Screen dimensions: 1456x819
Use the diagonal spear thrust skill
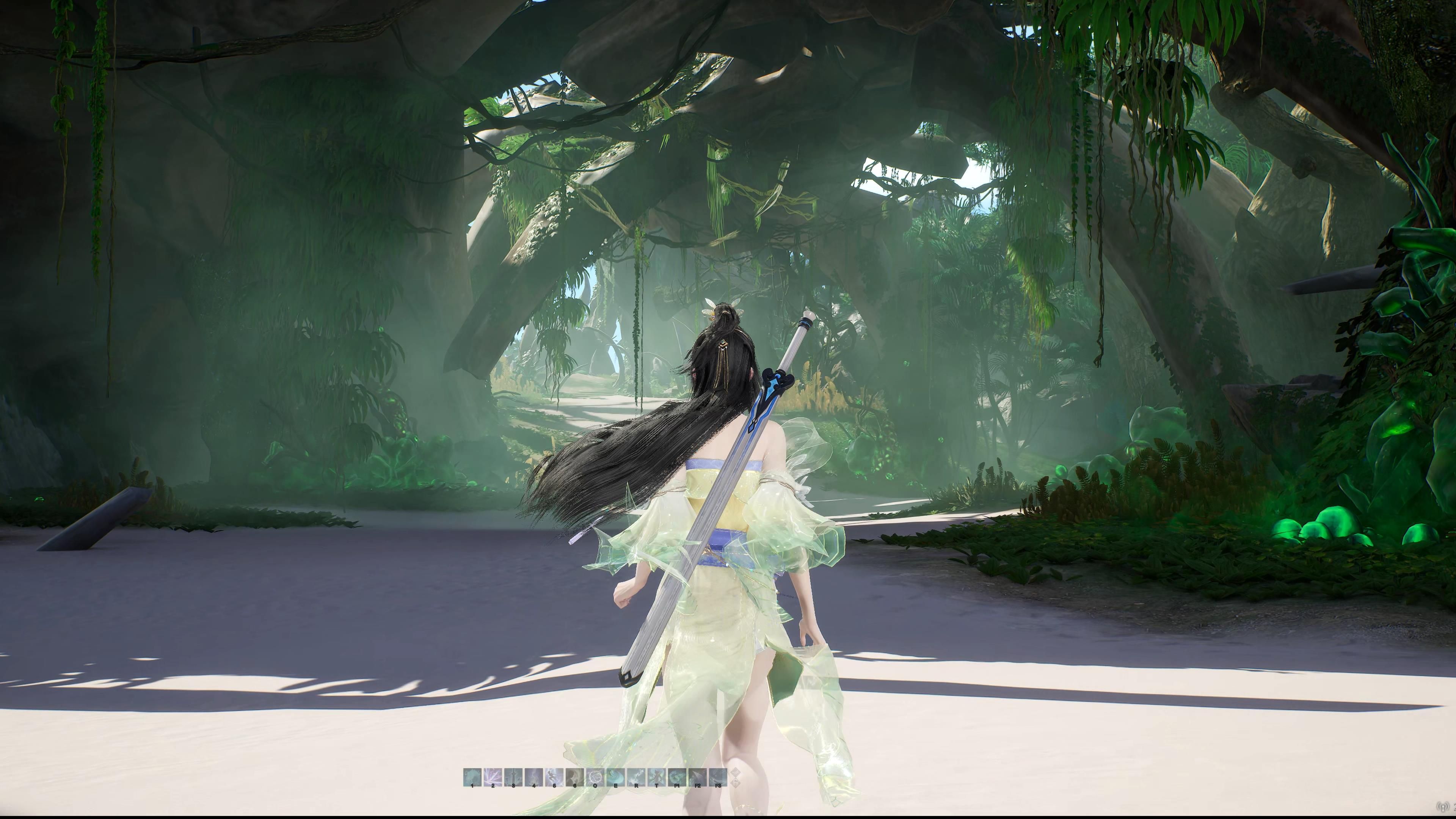point(698,777)
